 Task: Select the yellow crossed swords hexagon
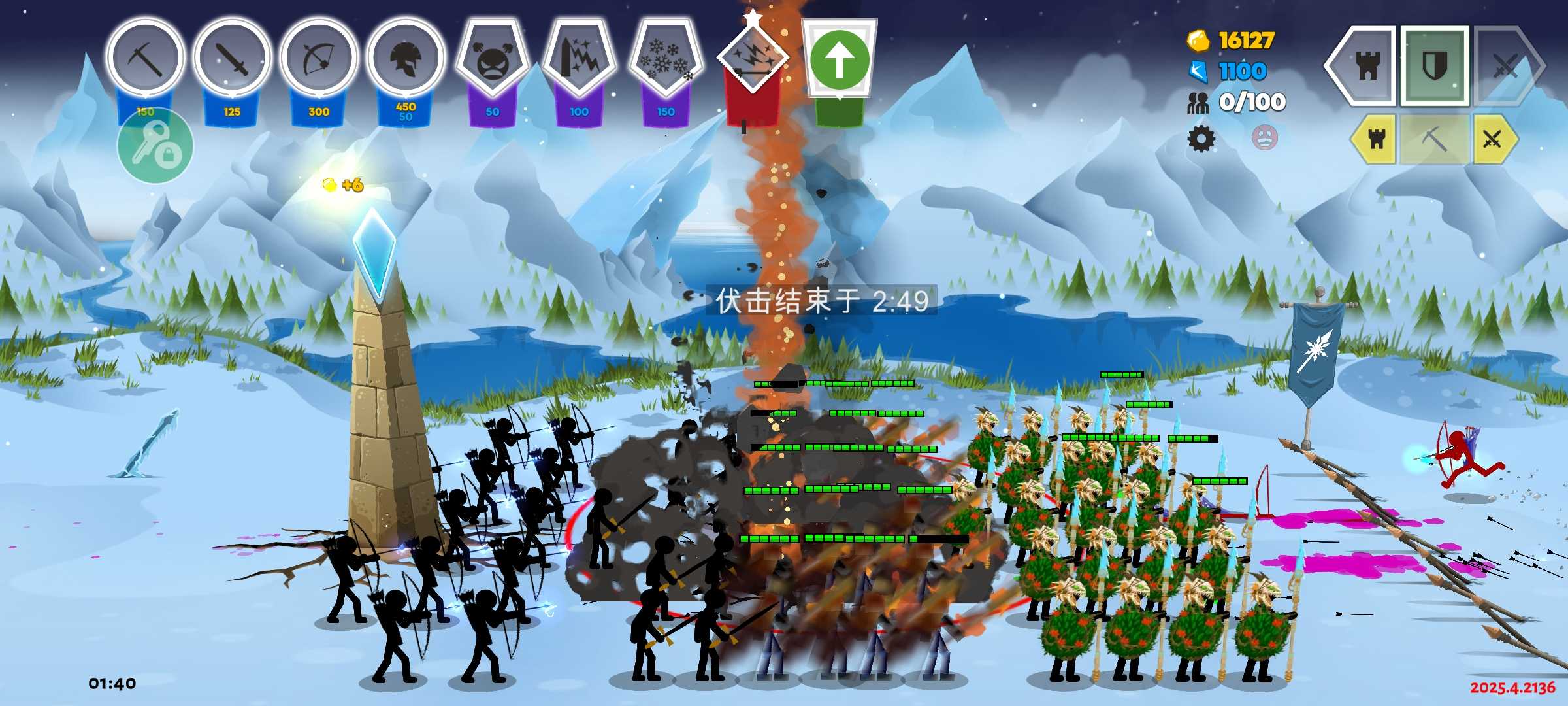pos(1493,139)
